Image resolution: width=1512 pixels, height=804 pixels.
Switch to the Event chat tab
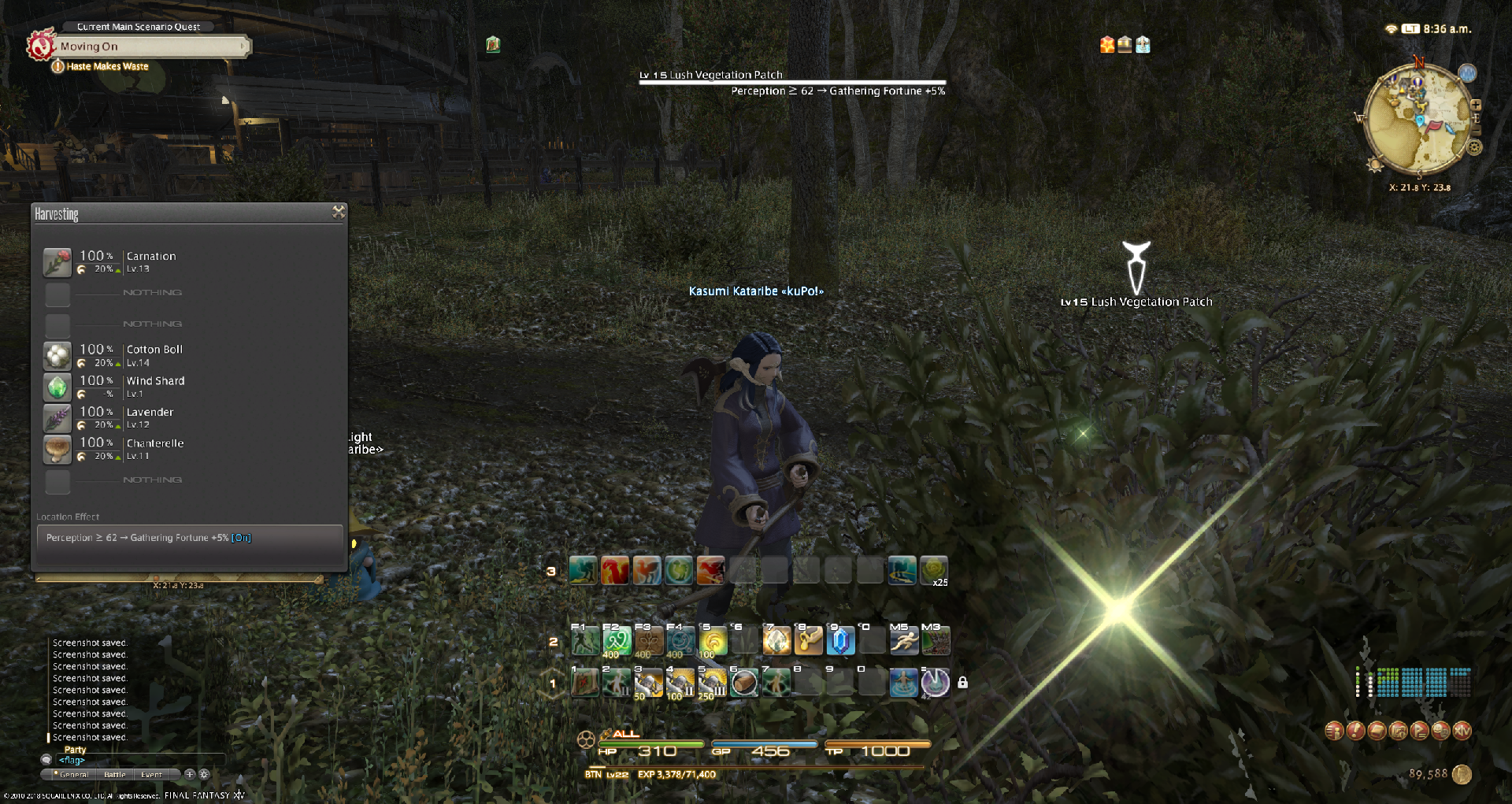click(x=151, y=775)
